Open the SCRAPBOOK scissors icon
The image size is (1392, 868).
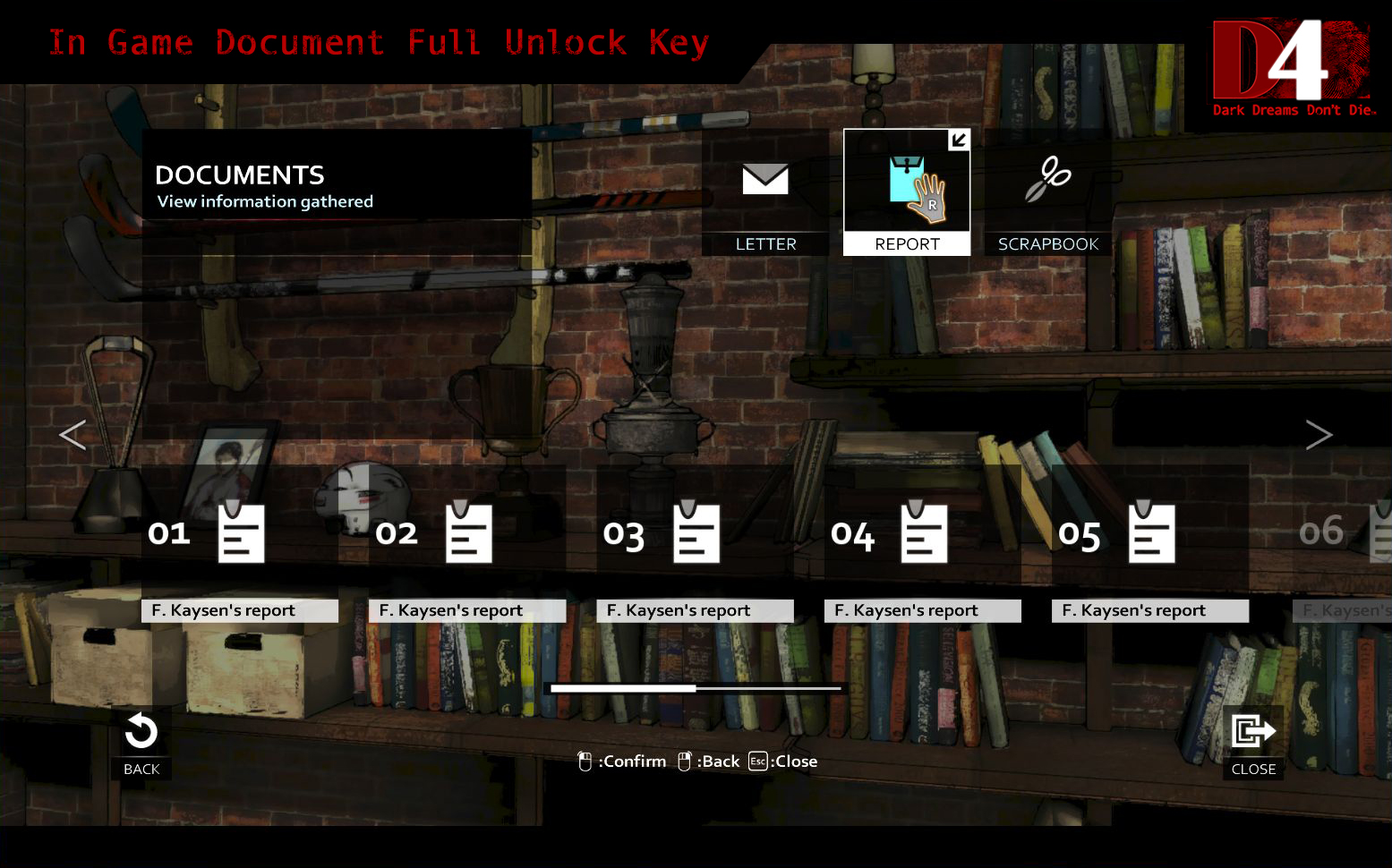[1047, 180]
